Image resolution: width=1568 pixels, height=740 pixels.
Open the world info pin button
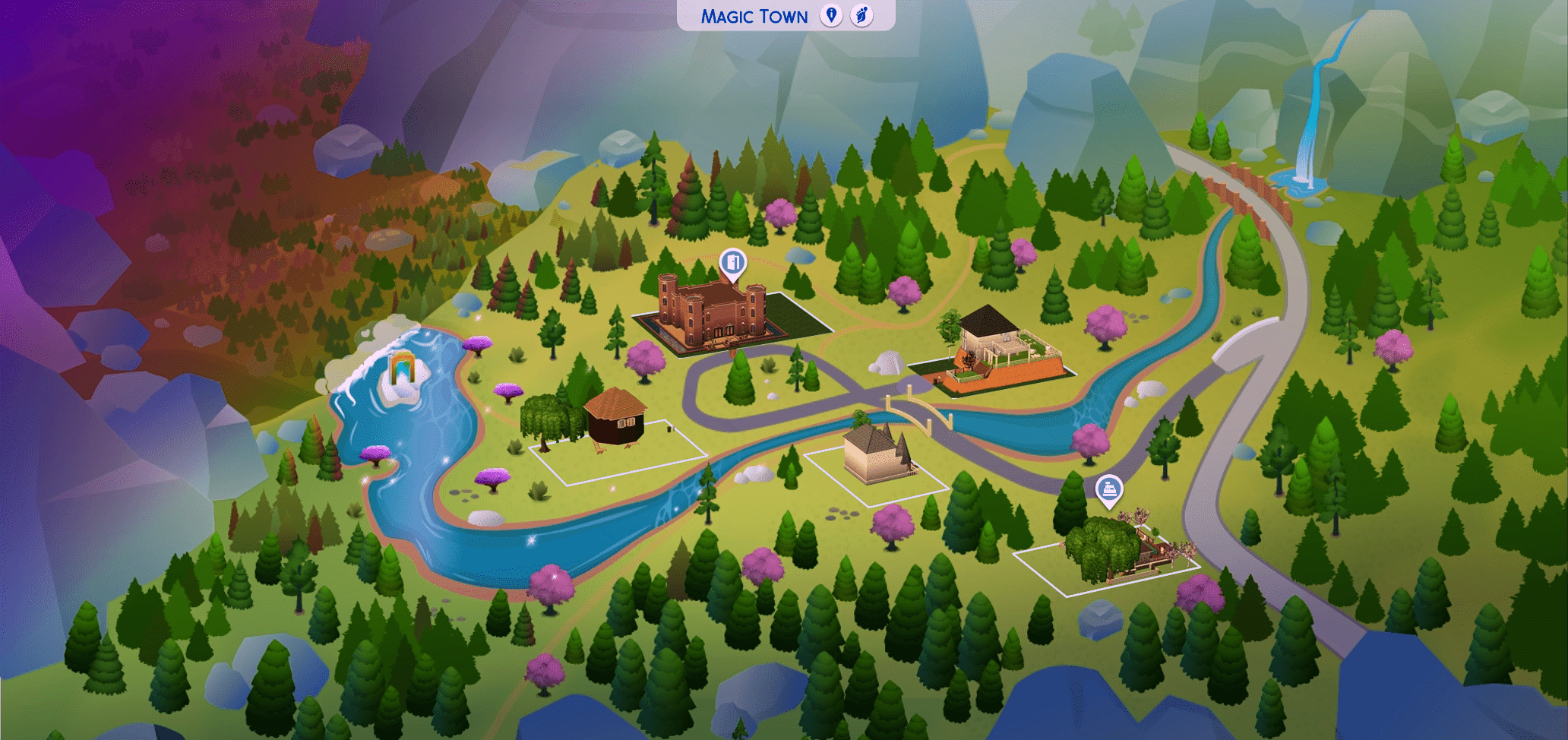click(x=831, y=15)
